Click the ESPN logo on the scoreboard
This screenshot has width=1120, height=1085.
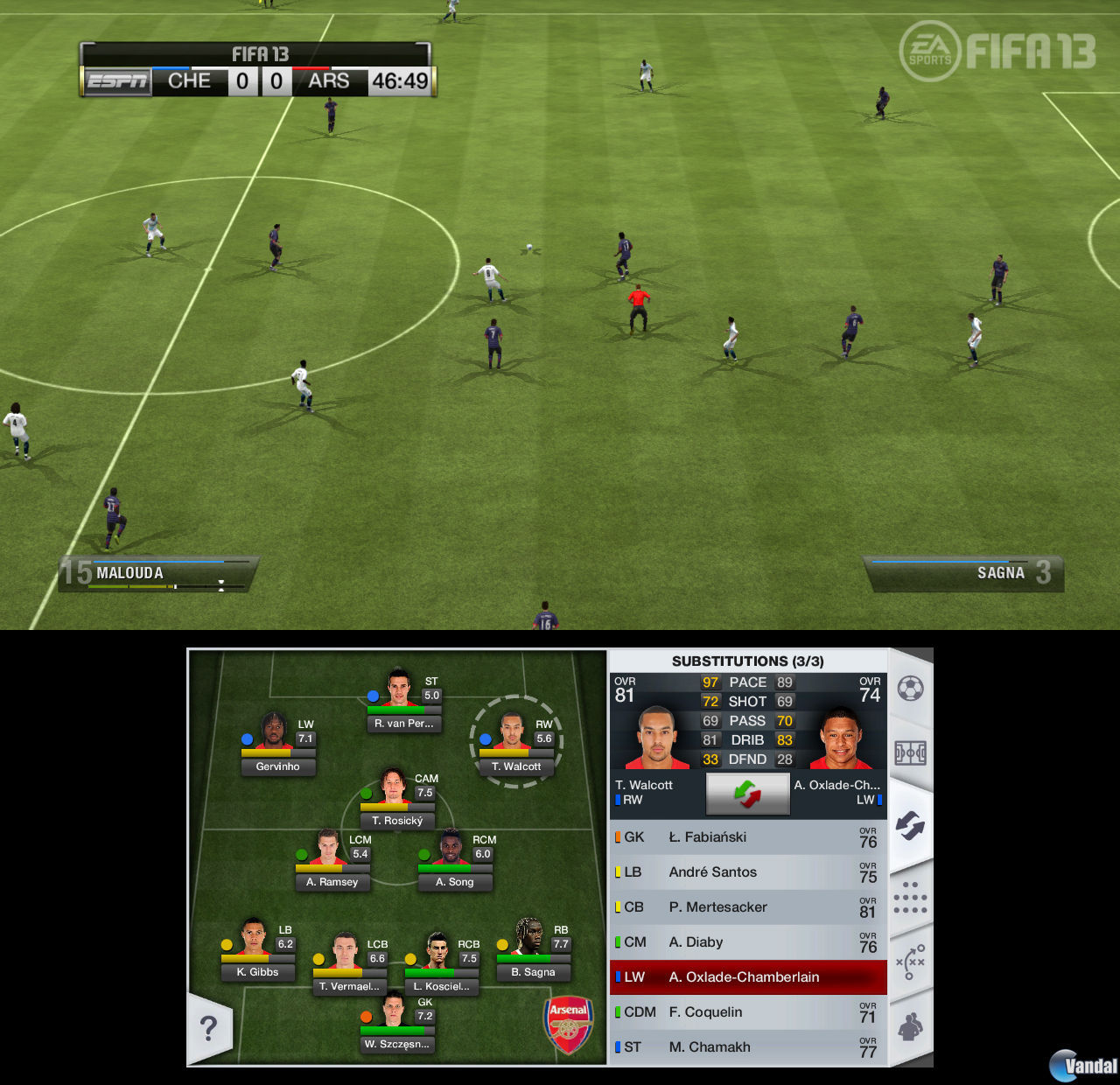[x=116, y=81]
